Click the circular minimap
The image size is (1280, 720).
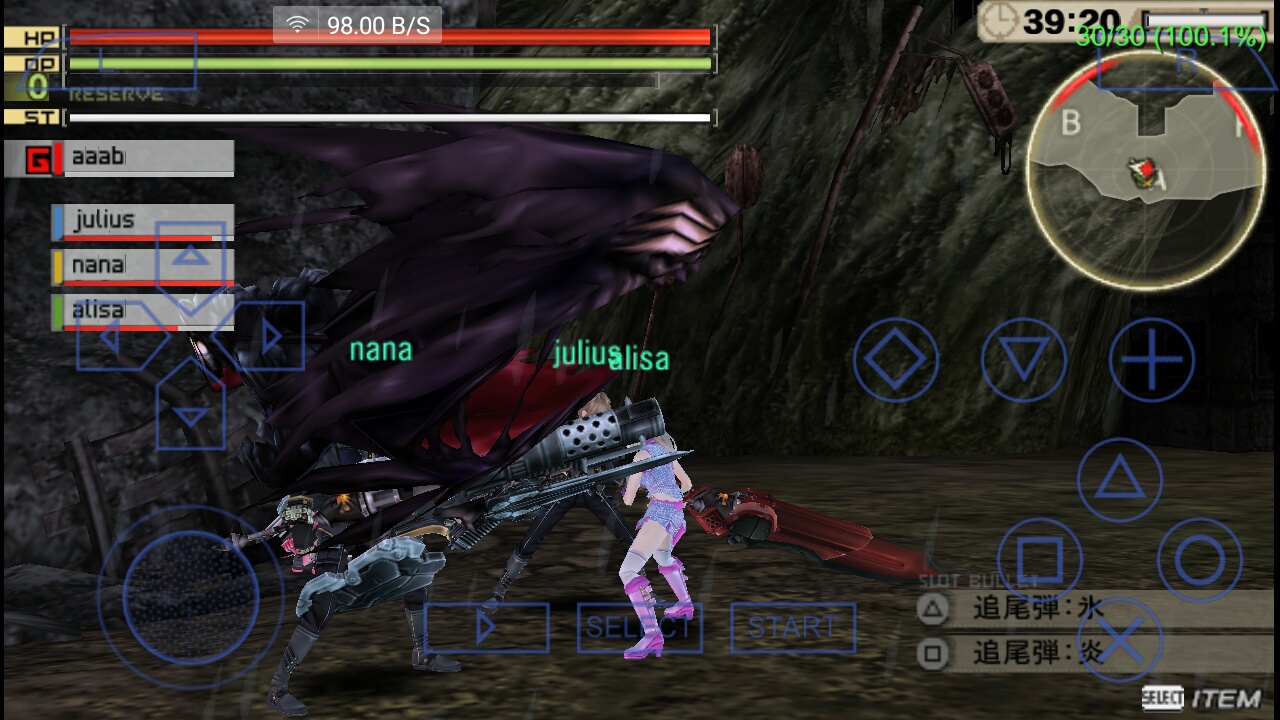[x=1145, y=176]
